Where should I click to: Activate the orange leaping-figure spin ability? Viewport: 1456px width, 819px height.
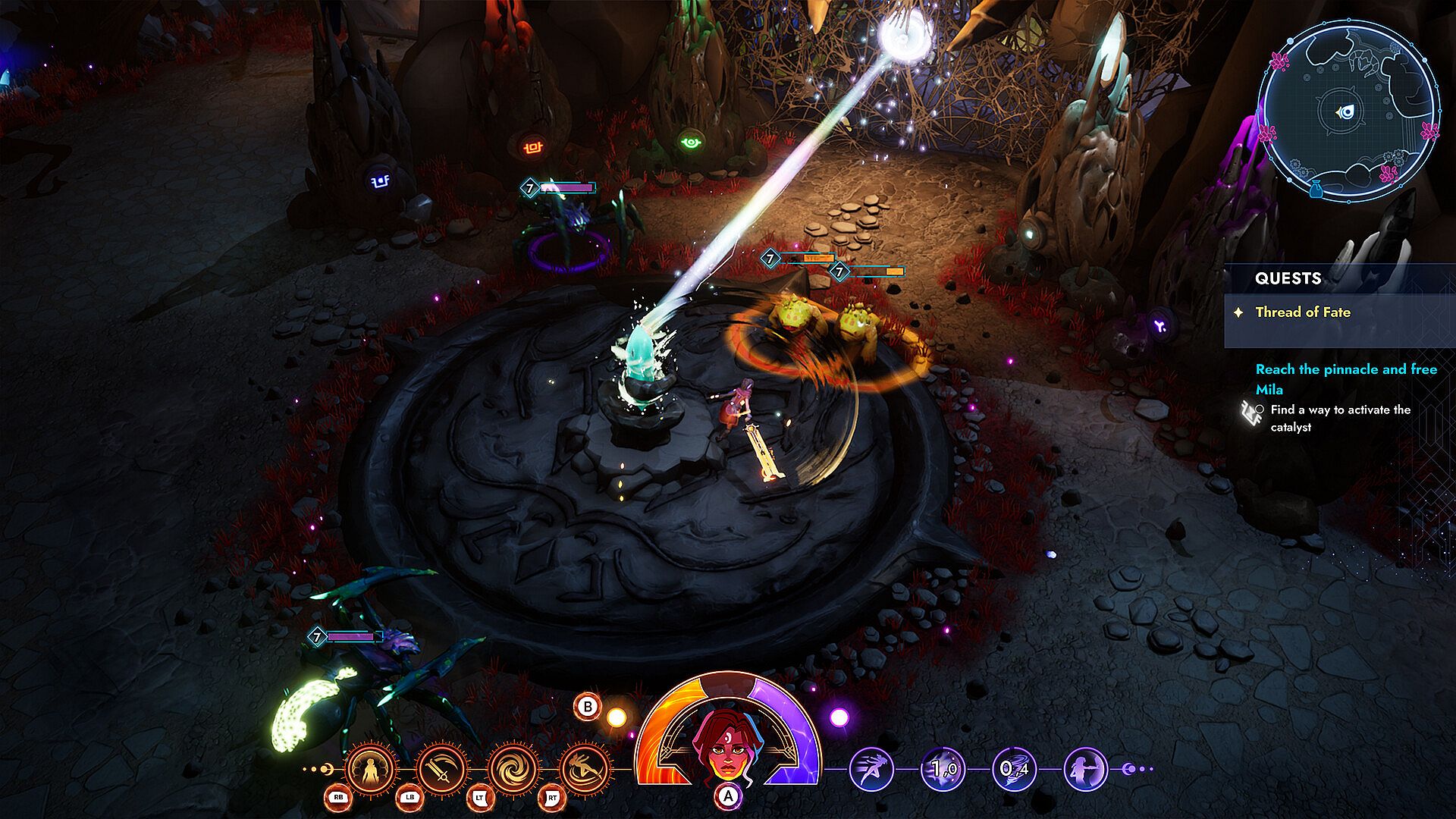(x=584, y=769)
